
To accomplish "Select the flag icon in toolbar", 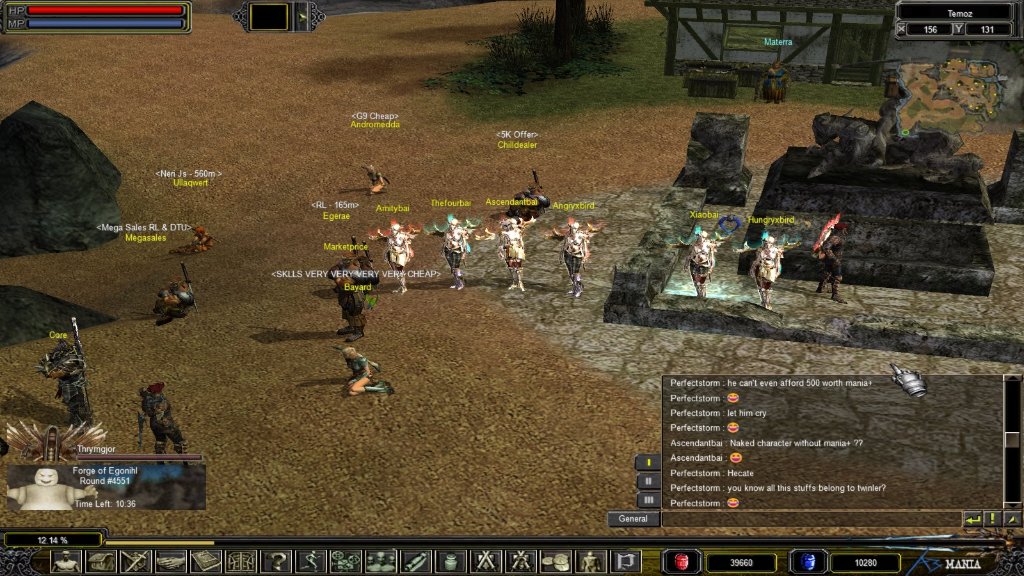I will coord(625,562).
